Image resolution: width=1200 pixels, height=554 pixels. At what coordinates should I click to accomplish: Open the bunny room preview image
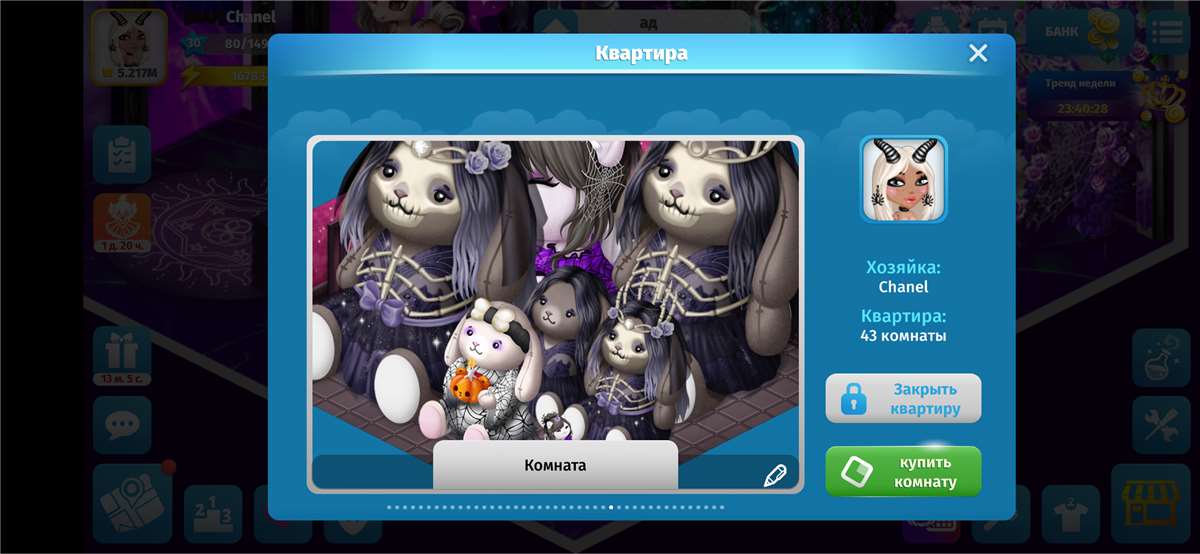pyautogui.click(x=555, y=290)
